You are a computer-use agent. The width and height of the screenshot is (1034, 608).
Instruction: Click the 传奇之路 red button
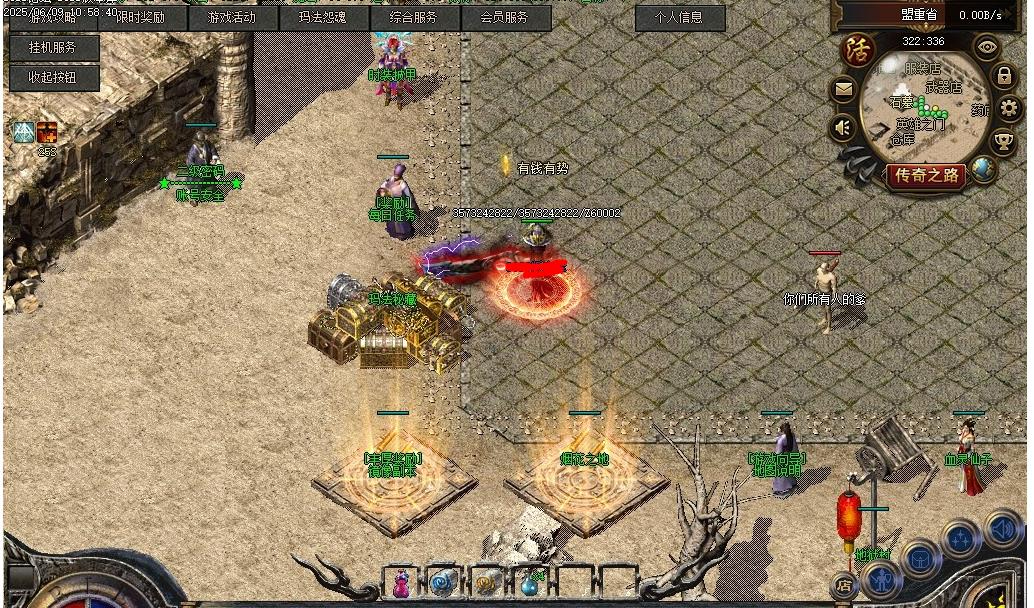click(x=926, y=176)
